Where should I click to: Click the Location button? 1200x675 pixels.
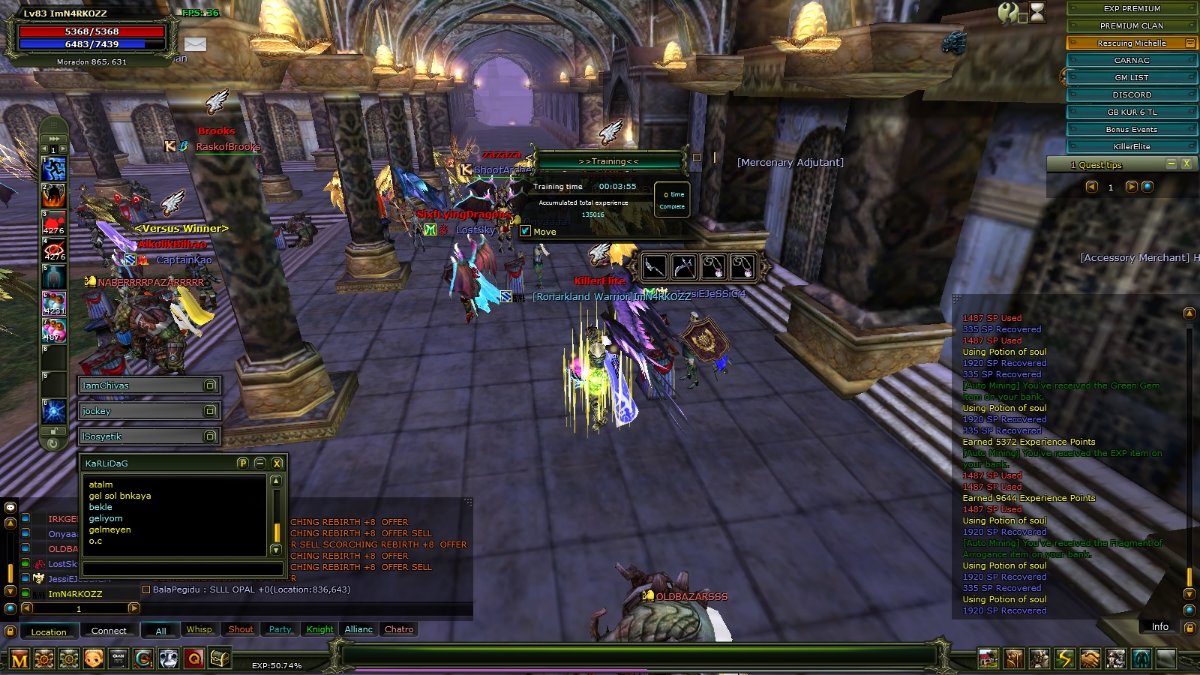(48, 631)
